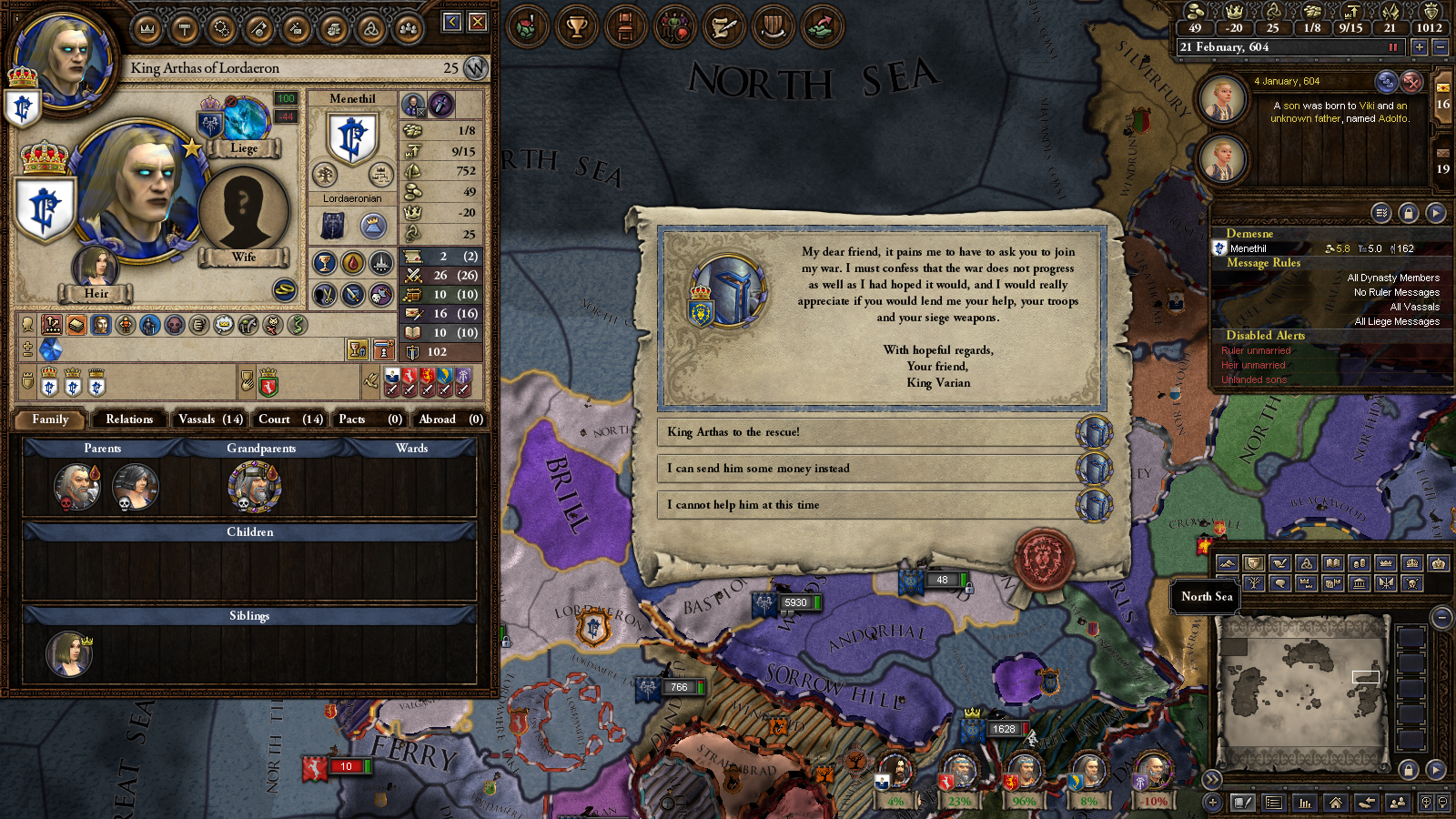Select the Family tab
The height and width of the screenshot is (819, 1456).
(50, 420)
